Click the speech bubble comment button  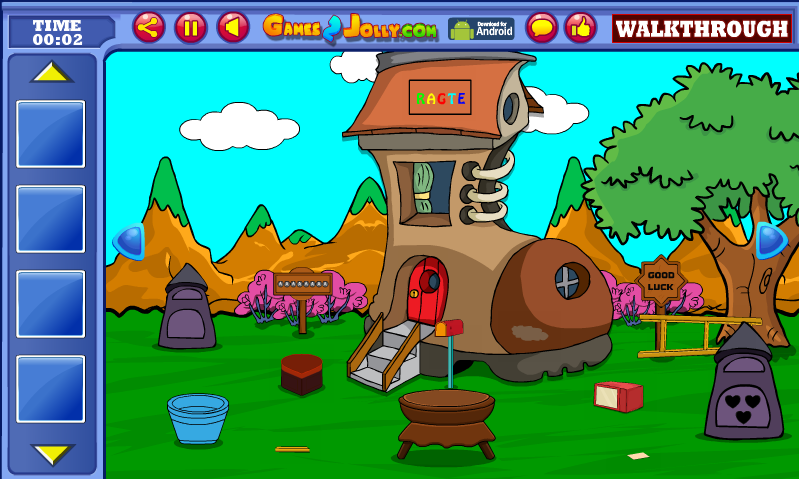pos(542,27)
